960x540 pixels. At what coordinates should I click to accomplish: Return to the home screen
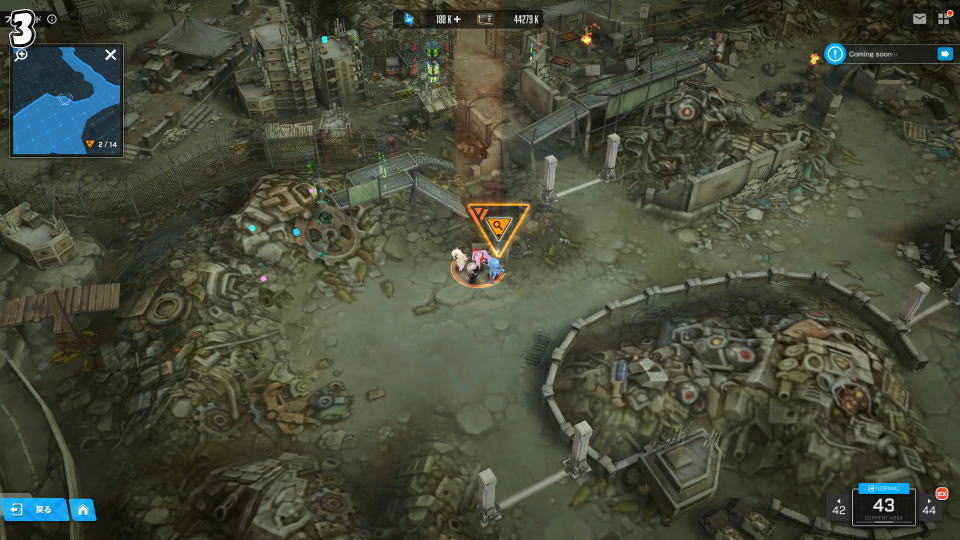[83, 510]
